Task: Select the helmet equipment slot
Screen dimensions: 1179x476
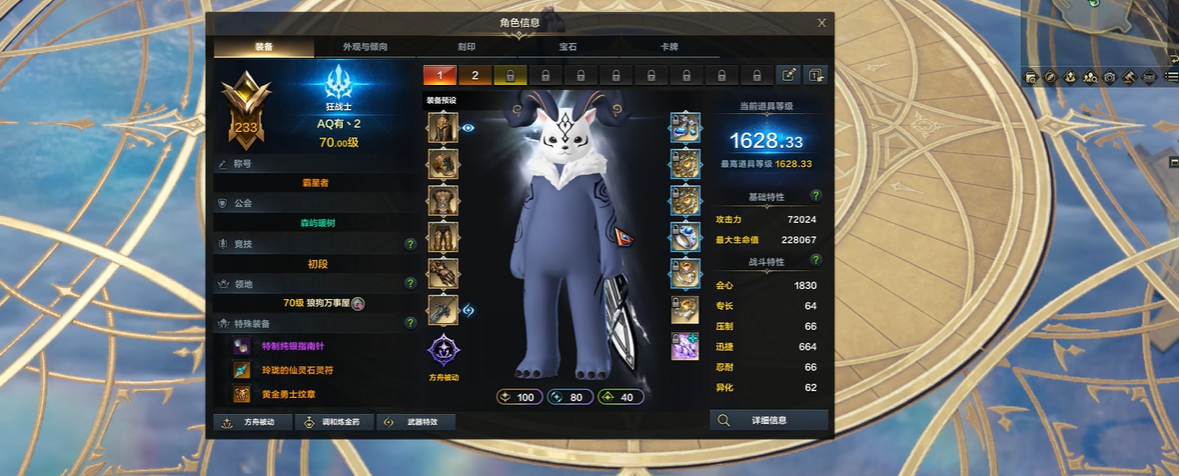Action: (x=443, y=128)
